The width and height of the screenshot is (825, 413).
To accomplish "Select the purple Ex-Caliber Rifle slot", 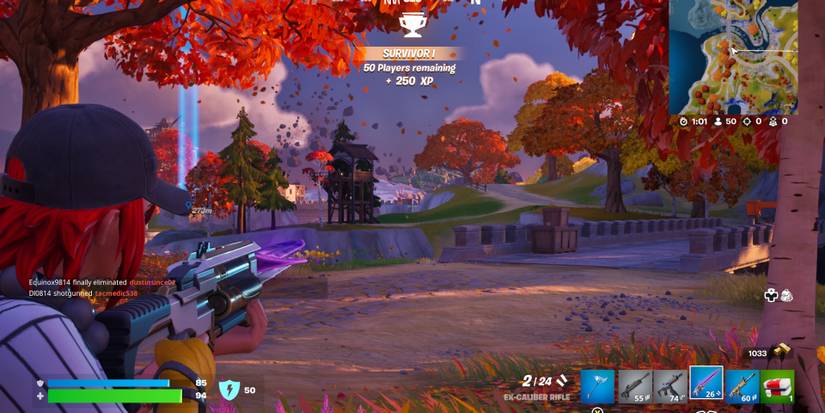I will pos(706,383).
